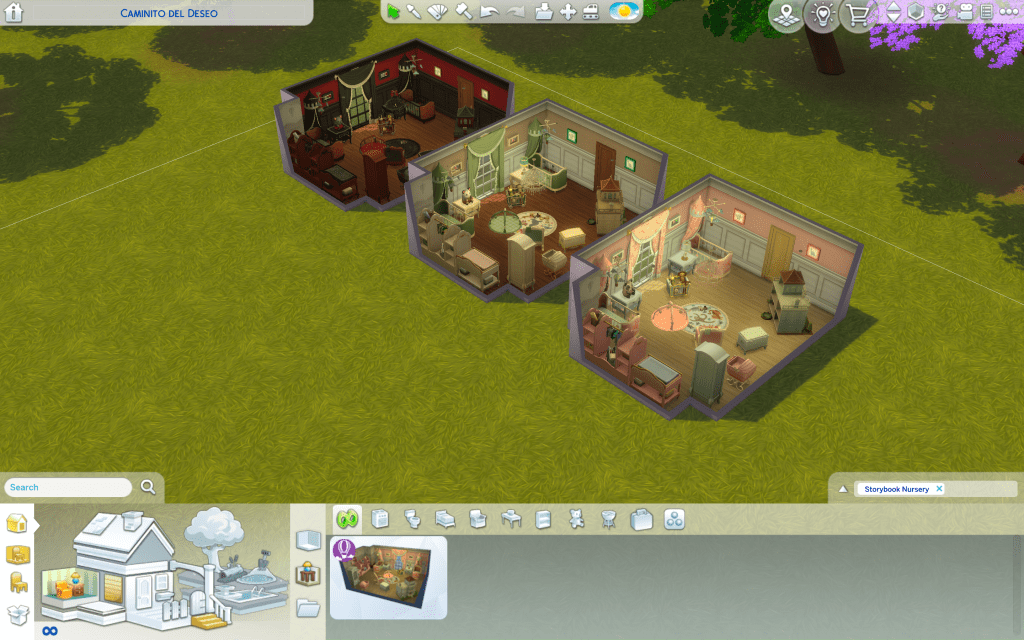Image resolution: width=1024 pixels, height=640 pixels.
Task: Toggle the sun time-of-day button
Action: [x=625, y=12]
